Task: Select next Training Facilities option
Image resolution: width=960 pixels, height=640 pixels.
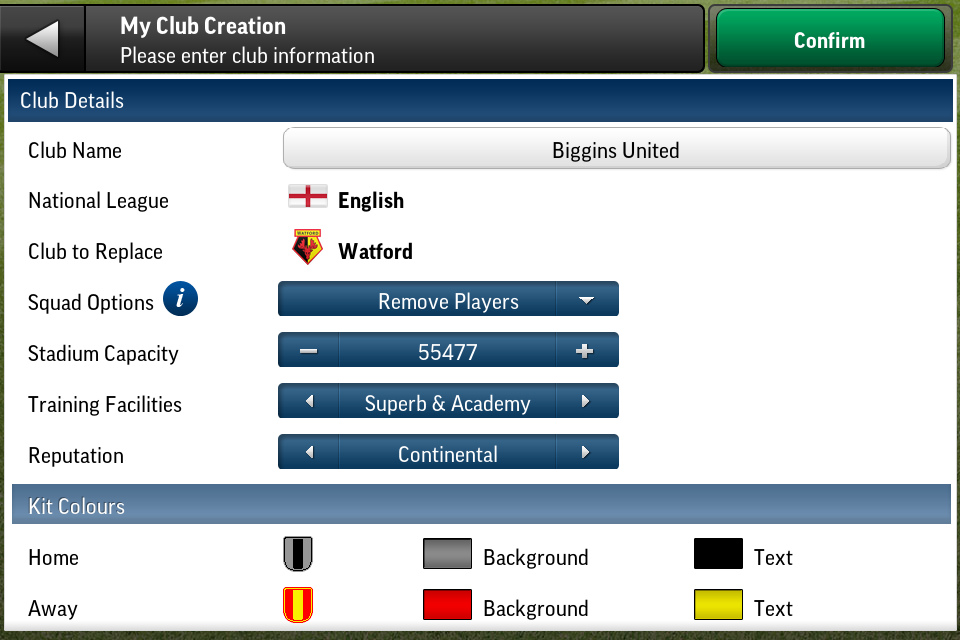Action: coord(585,402)
